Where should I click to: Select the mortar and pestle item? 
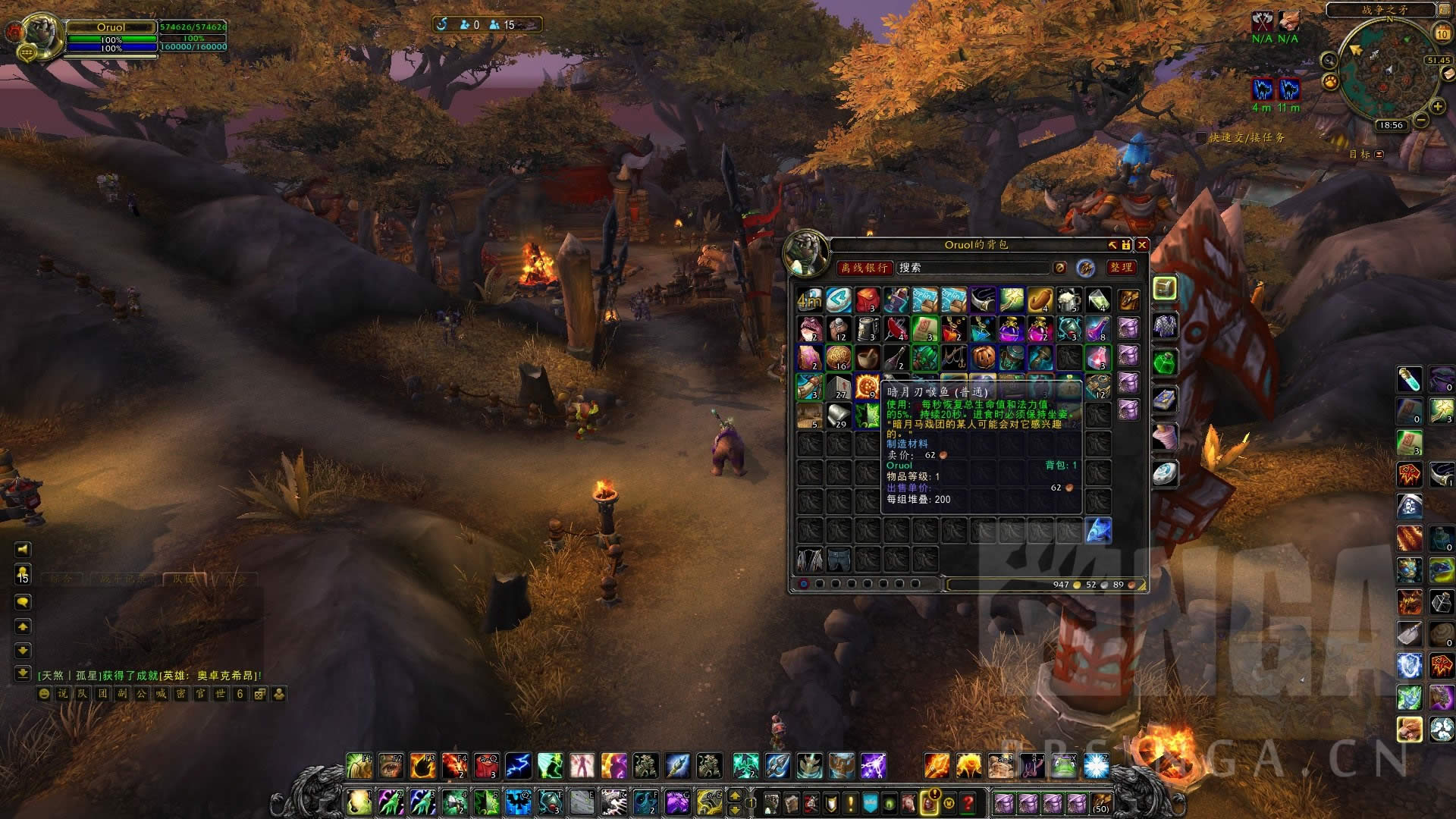point(867,357)
